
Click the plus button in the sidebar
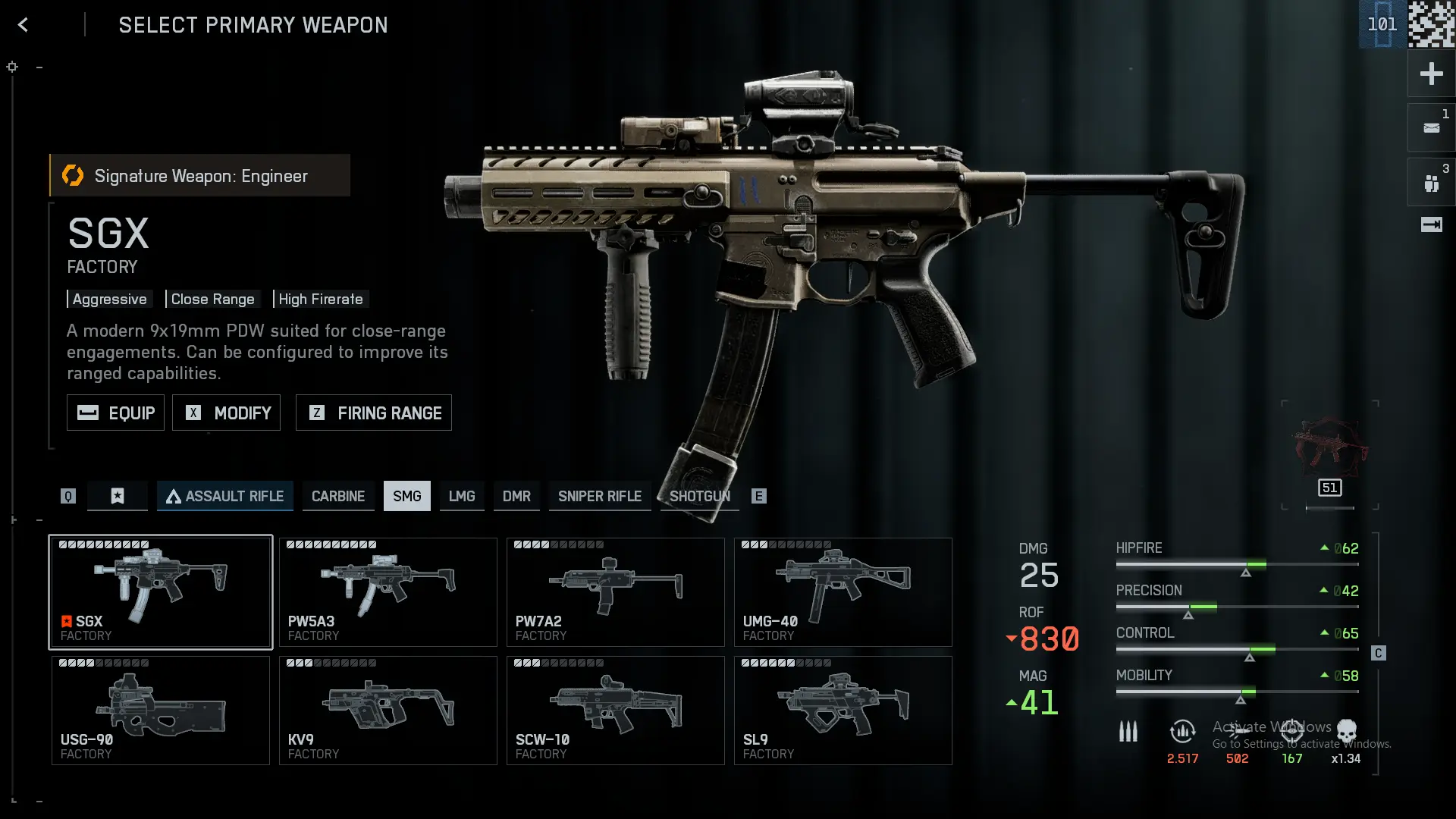[x=1431, y=74]
